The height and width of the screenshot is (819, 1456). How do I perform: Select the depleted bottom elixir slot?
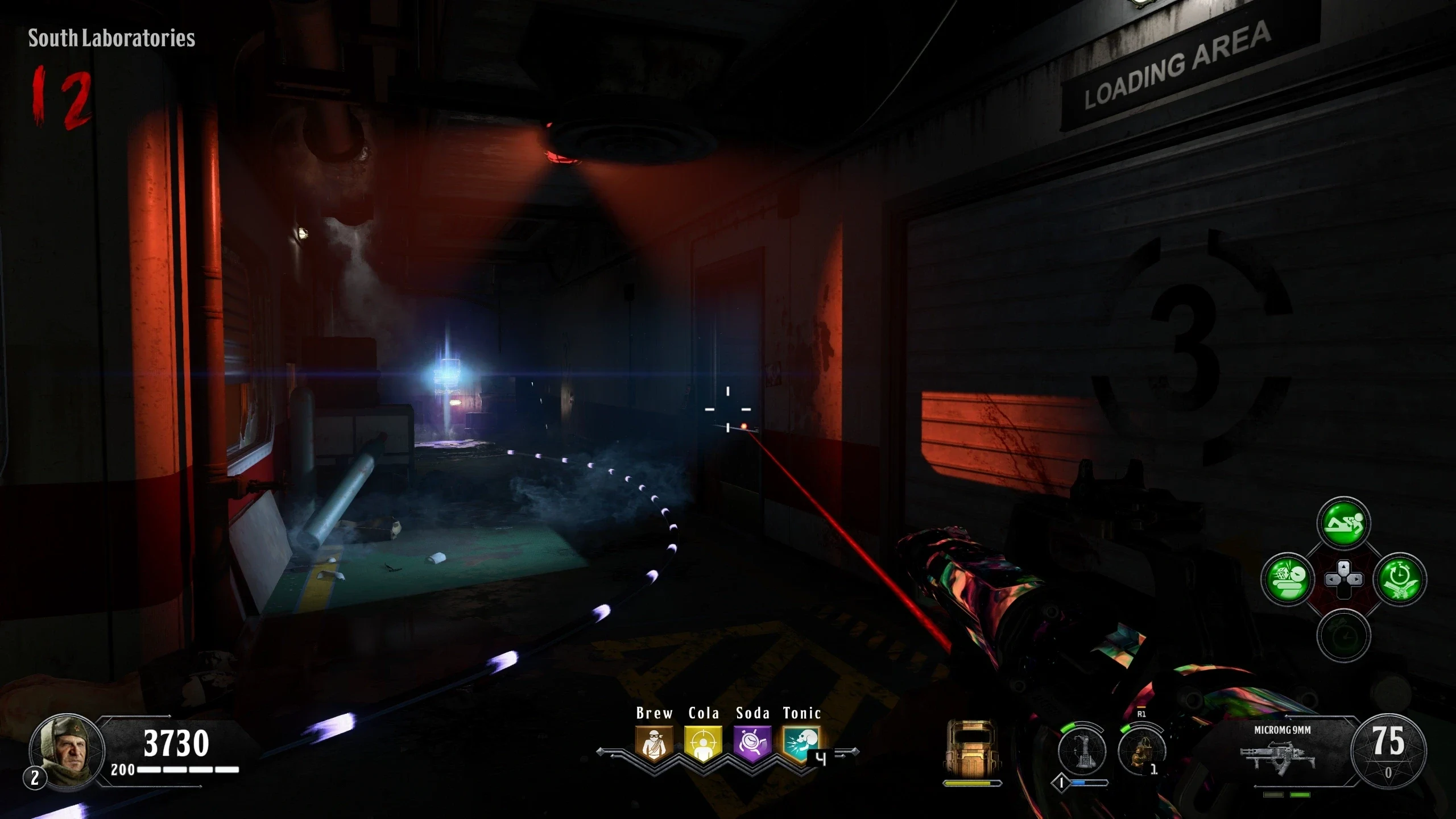tap(1343, 635)
